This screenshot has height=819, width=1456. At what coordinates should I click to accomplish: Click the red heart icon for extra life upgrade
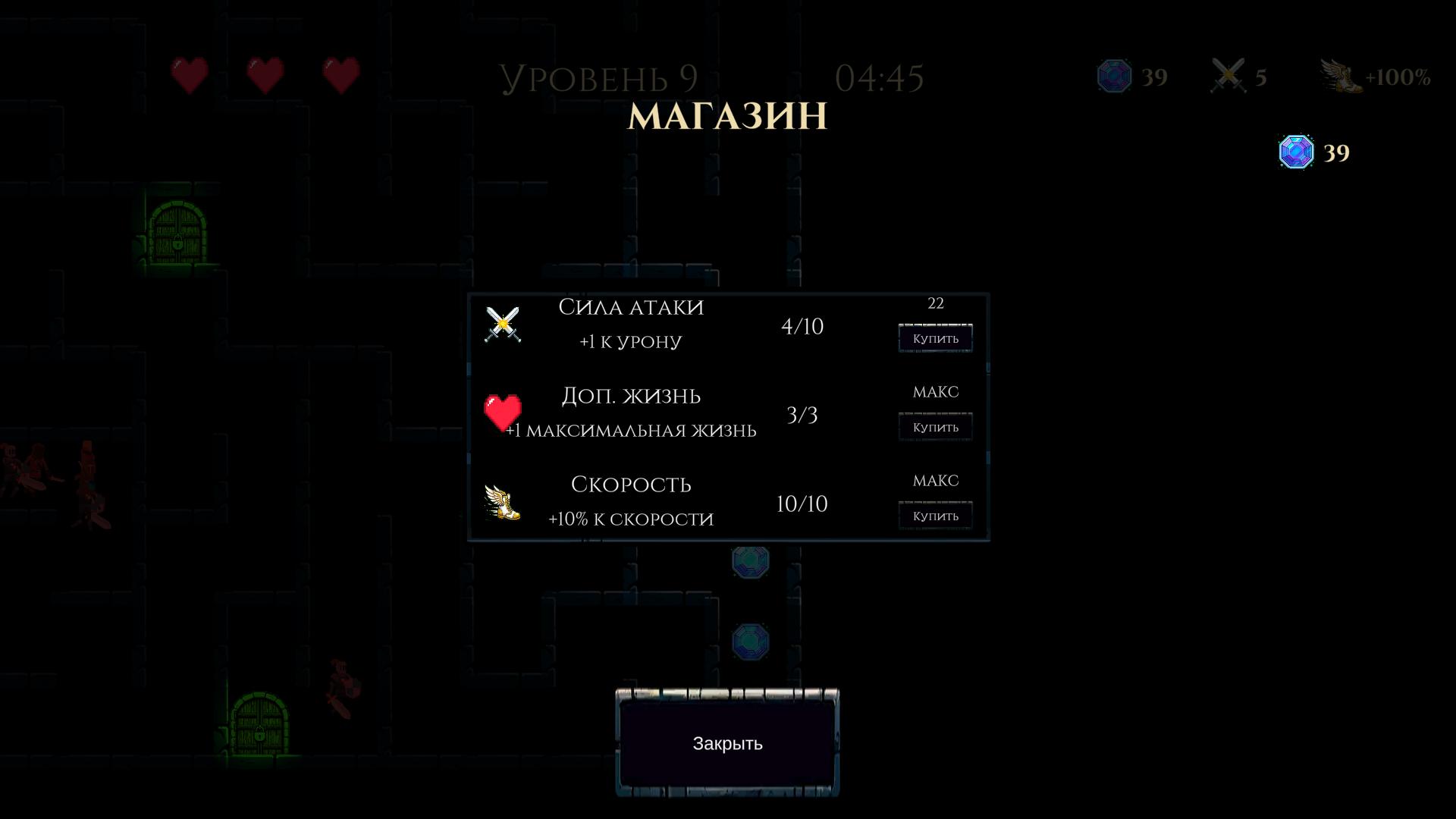click(504, 412)
